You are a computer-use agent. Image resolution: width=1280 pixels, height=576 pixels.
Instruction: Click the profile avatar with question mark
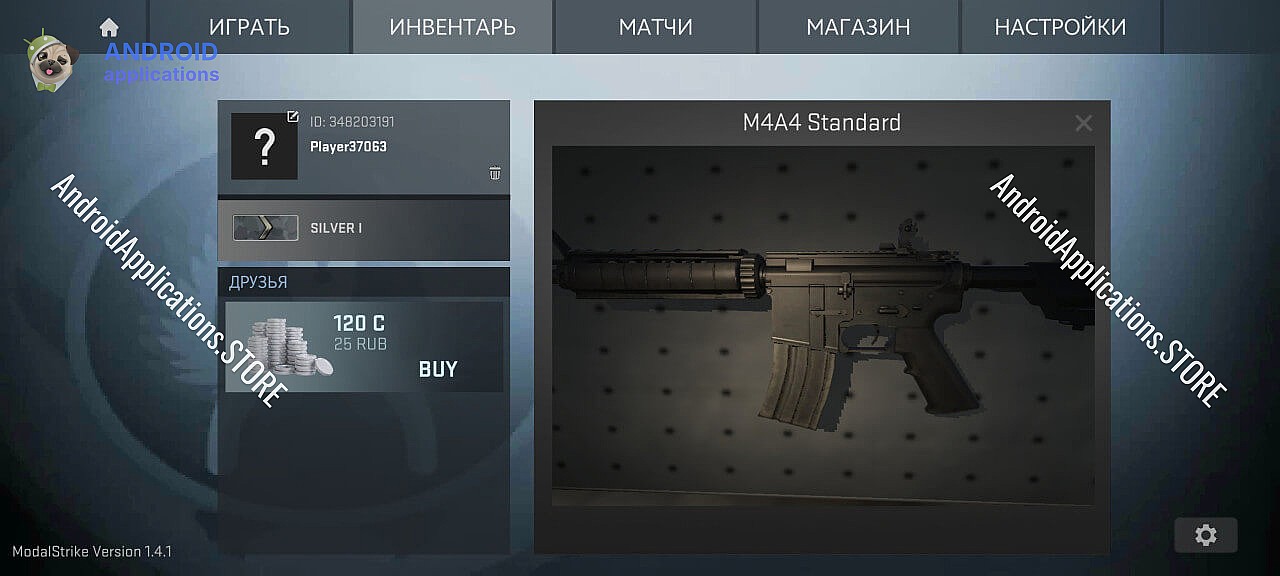coord(264,147)
